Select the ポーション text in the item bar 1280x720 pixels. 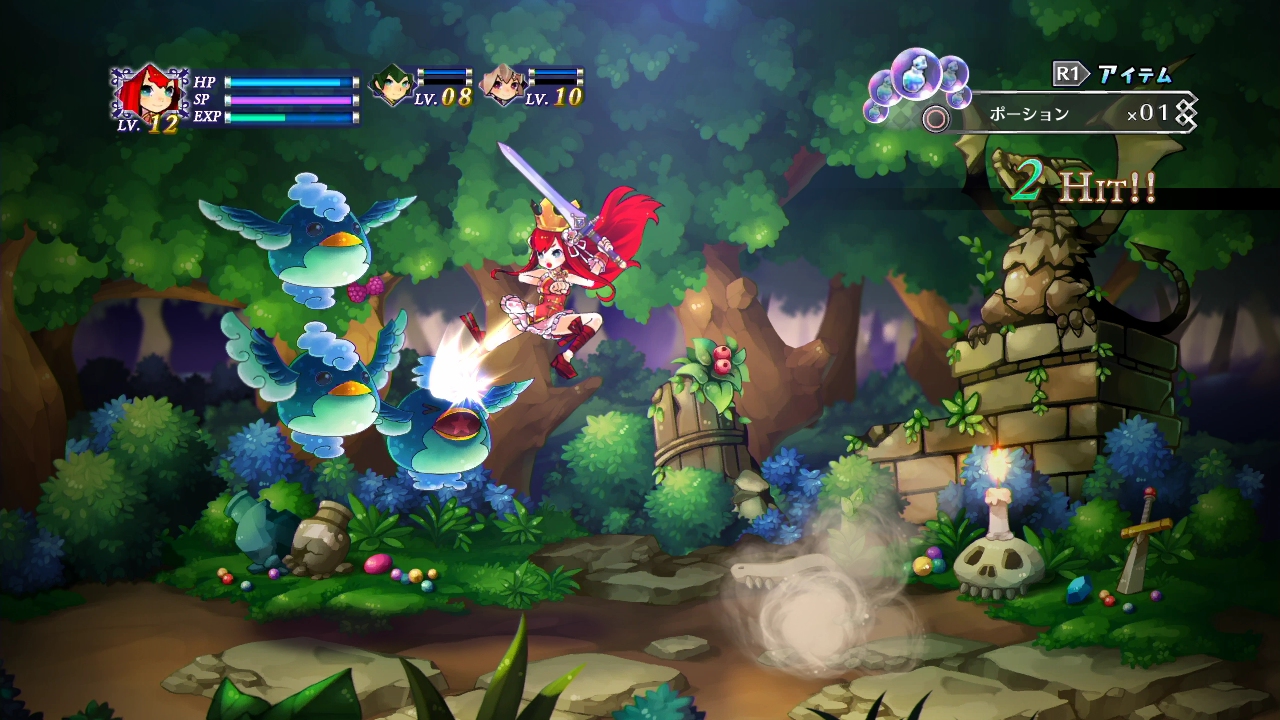pyautogui.click(x=1030, y=114)
